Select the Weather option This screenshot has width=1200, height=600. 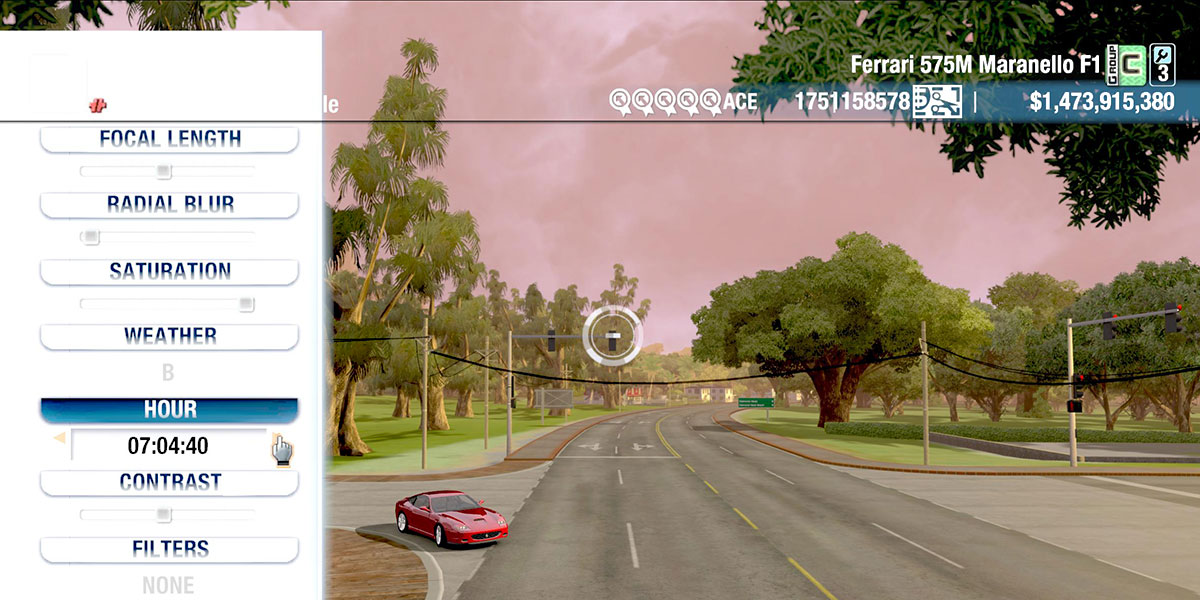[x=169, y=336]
